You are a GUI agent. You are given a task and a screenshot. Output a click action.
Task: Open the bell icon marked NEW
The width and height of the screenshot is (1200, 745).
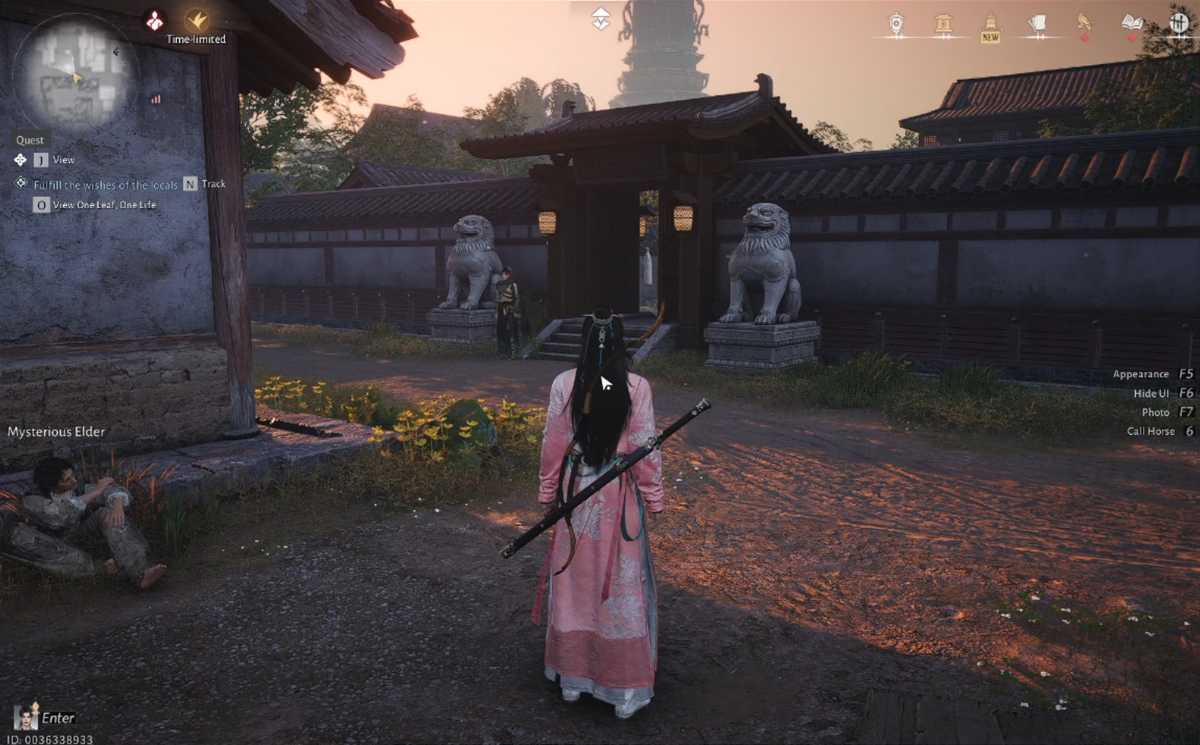tap(990, 24)
